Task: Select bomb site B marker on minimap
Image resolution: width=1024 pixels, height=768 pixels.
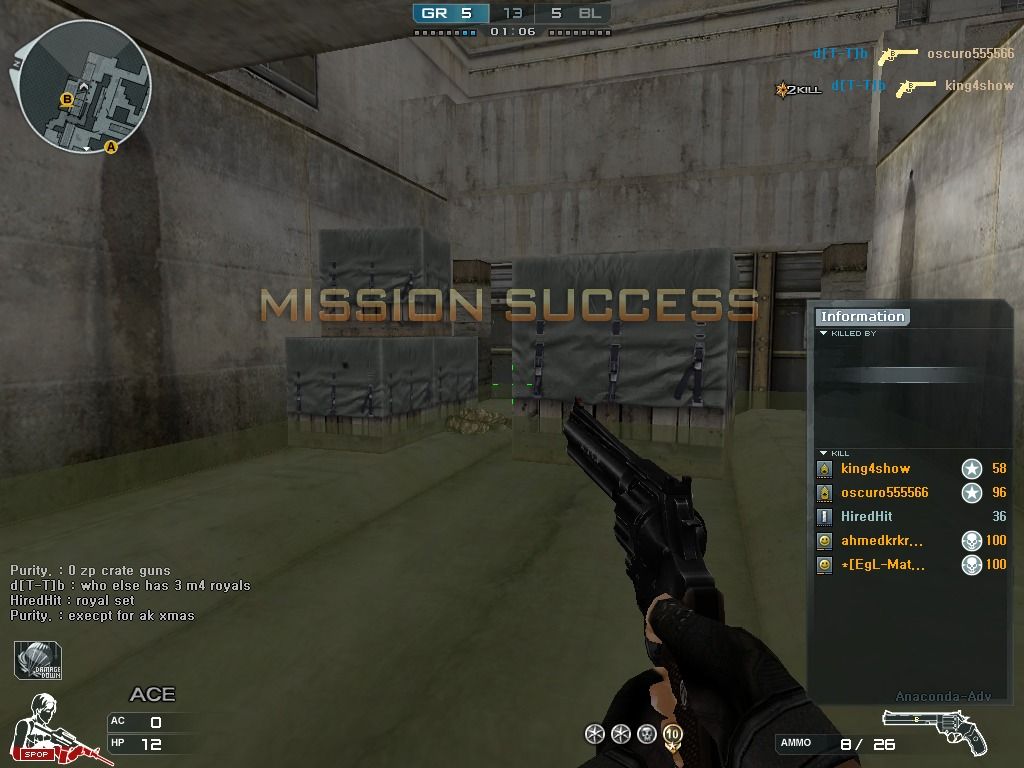Action: click(x=67, y=99)
